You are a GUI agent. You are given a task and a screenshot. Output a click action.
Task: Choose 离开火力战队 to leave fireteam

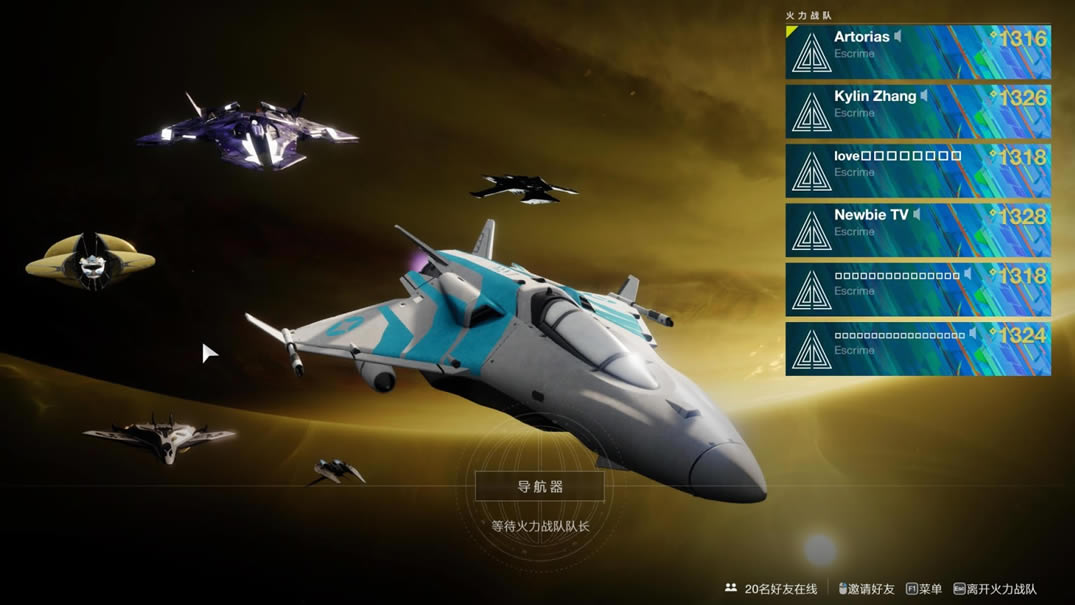pos(995,589)
